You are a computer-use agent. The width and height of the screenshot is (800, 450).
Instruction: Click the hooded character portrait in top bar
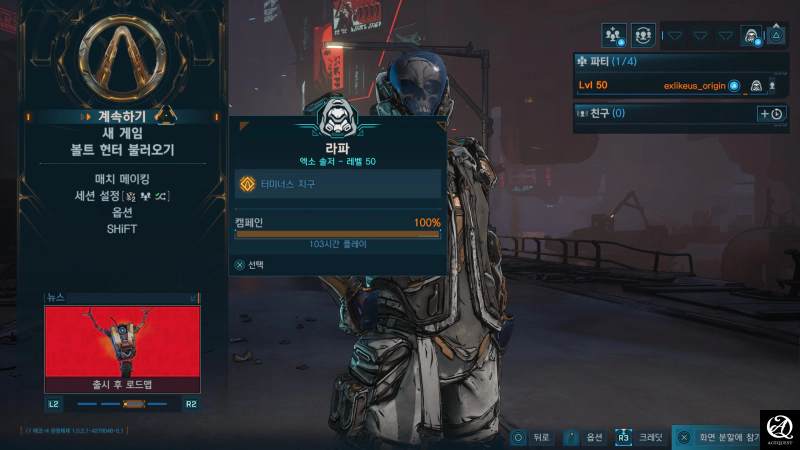click(x=750, y=35)
